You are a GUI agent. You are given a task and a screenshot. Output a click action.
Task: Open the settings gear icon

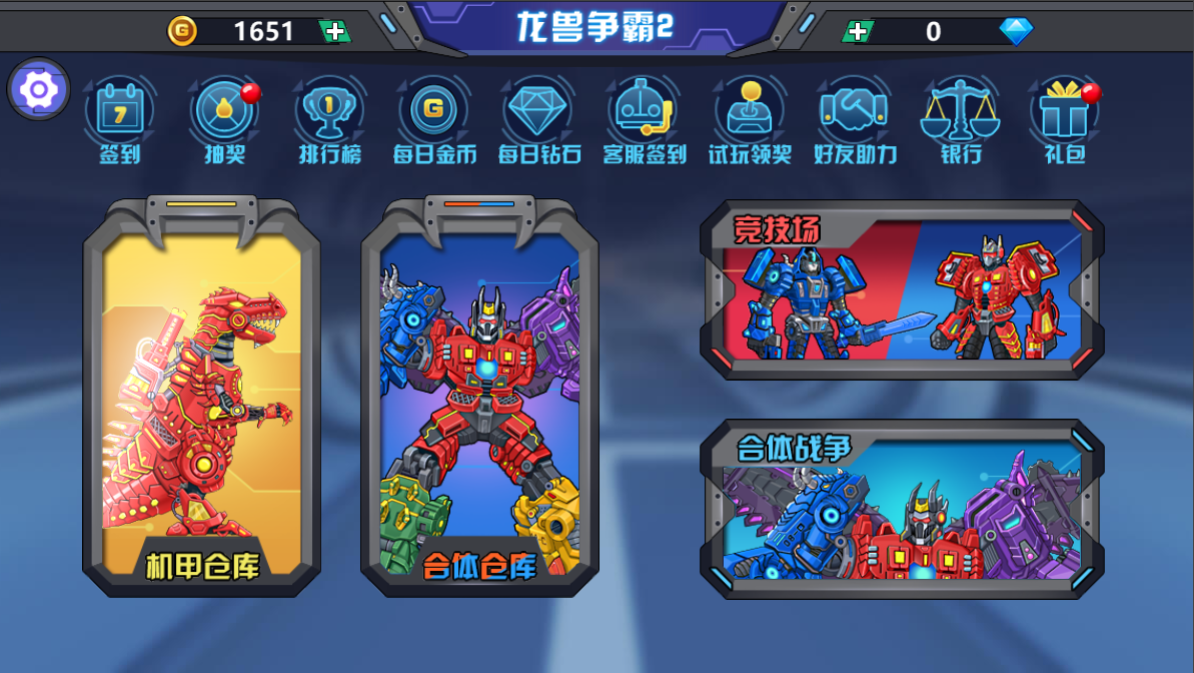click(38, 90)
